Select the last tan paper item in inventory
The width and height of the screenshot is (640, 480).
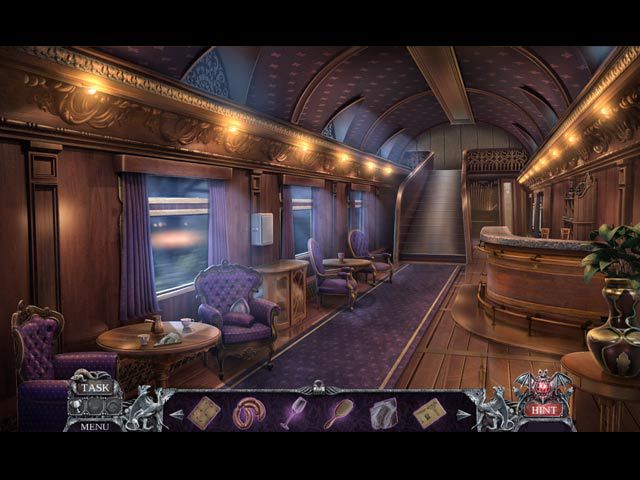pyautogui.click(x=428, y=412)
